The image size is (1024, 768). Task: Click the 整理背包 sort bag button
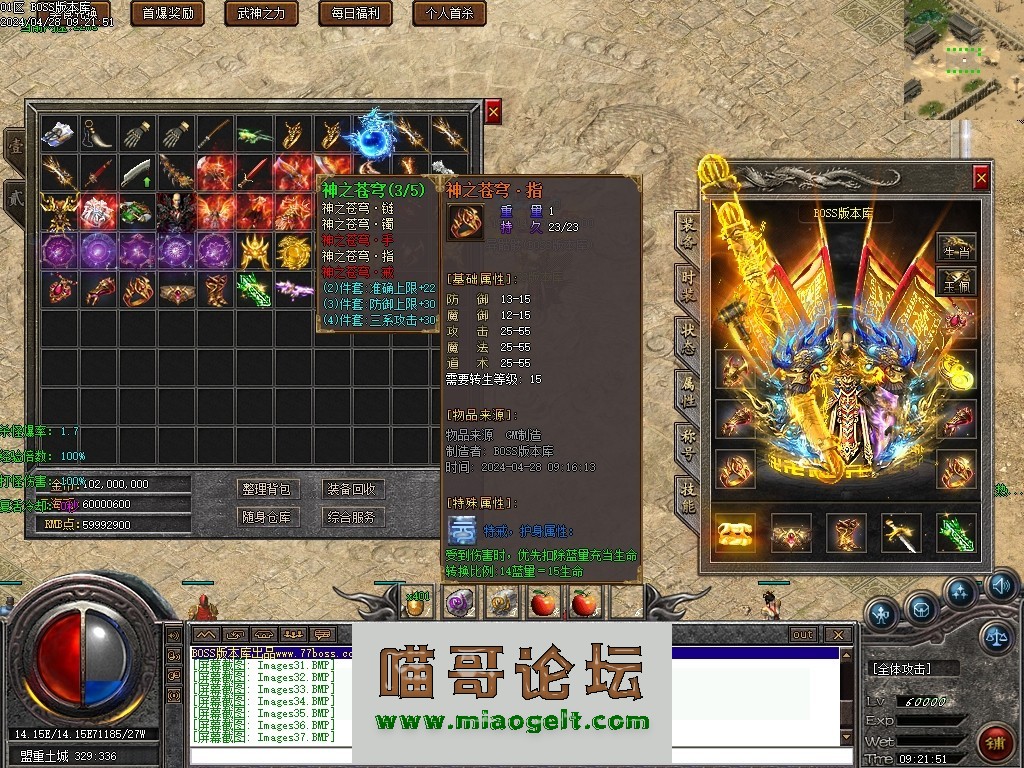(x=266, y=489)
